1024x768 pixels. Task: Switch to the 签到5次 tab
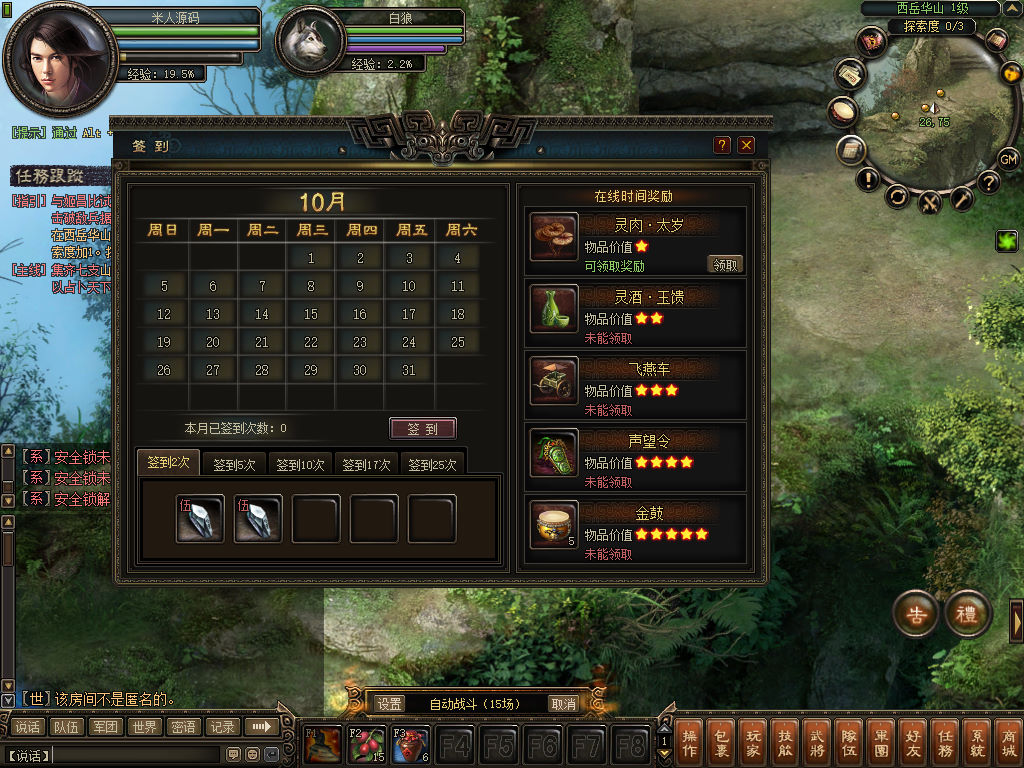[x=234, y=464]
